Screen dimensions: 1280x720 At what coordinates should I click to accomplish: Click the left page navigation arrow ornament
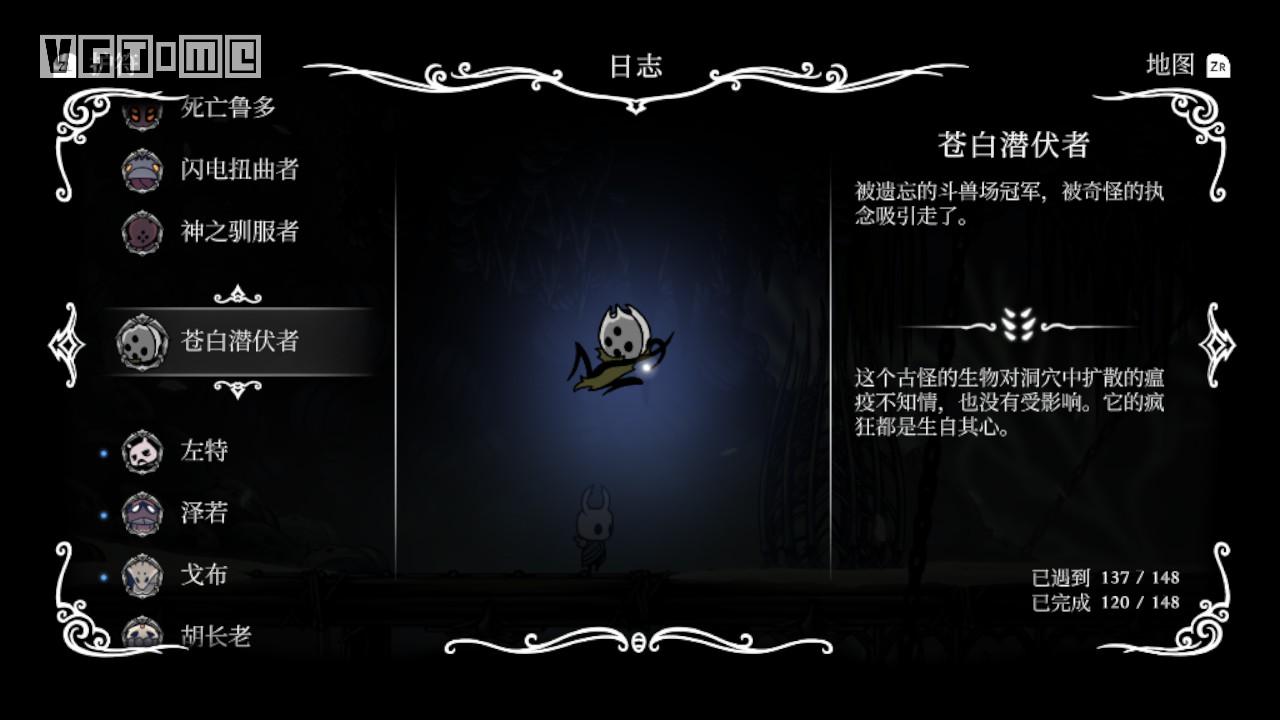click(x=66, y=345)
